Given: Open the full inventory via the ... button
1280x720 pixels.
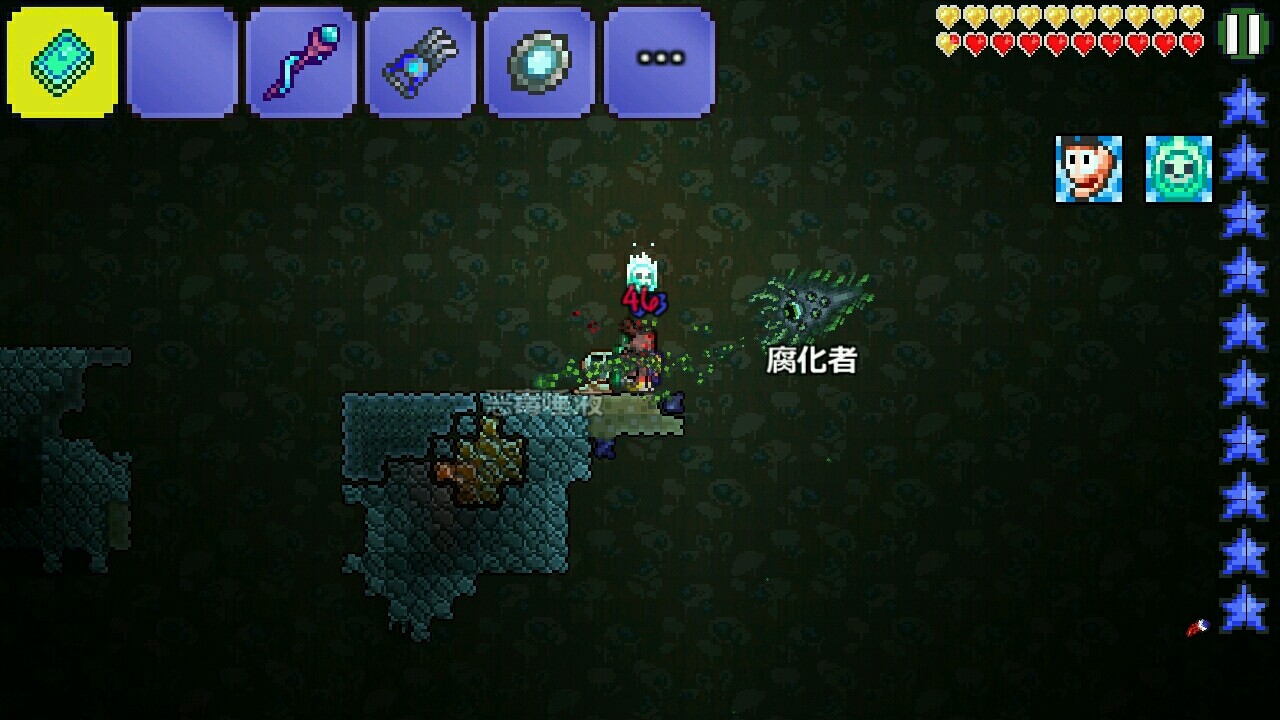Looking at the screenshot, I should (x=657, y=60).
